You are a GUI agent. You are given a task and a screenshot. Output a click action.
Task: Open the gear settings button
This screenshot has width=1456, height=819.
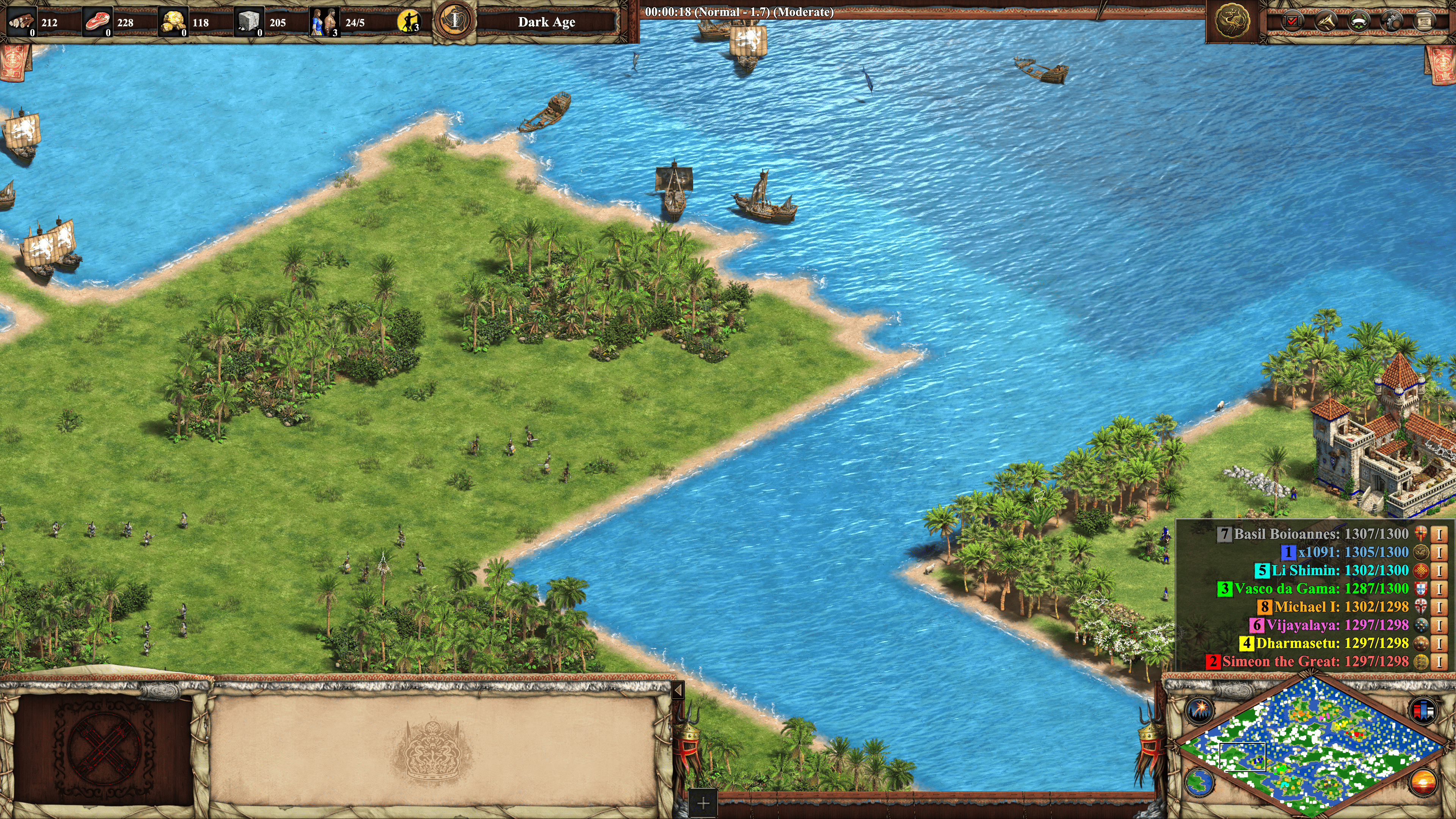pyautogui.click(x=1391, y=22)
